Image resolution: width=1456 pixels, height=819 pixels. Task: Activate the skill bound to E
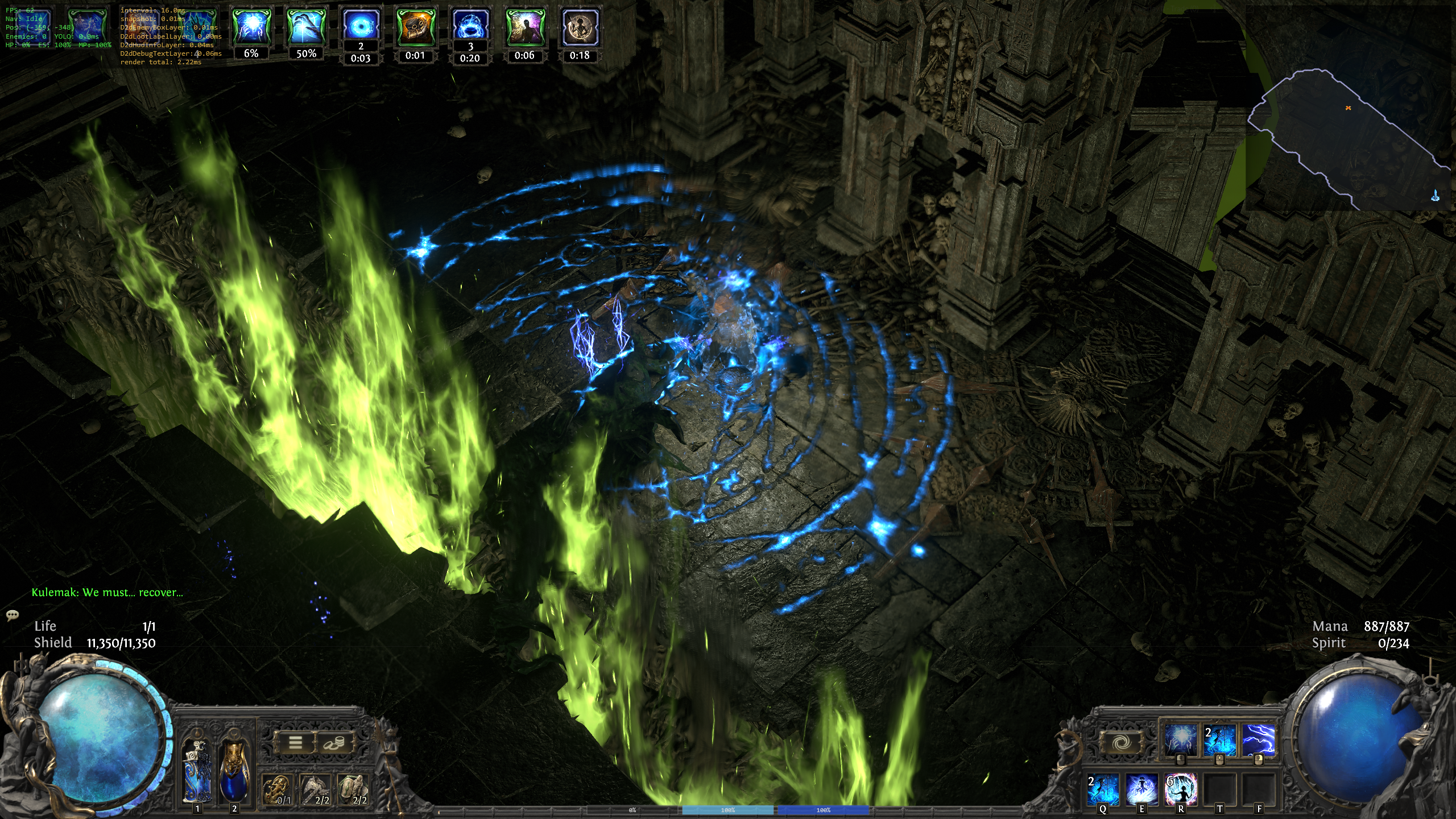1141,789
